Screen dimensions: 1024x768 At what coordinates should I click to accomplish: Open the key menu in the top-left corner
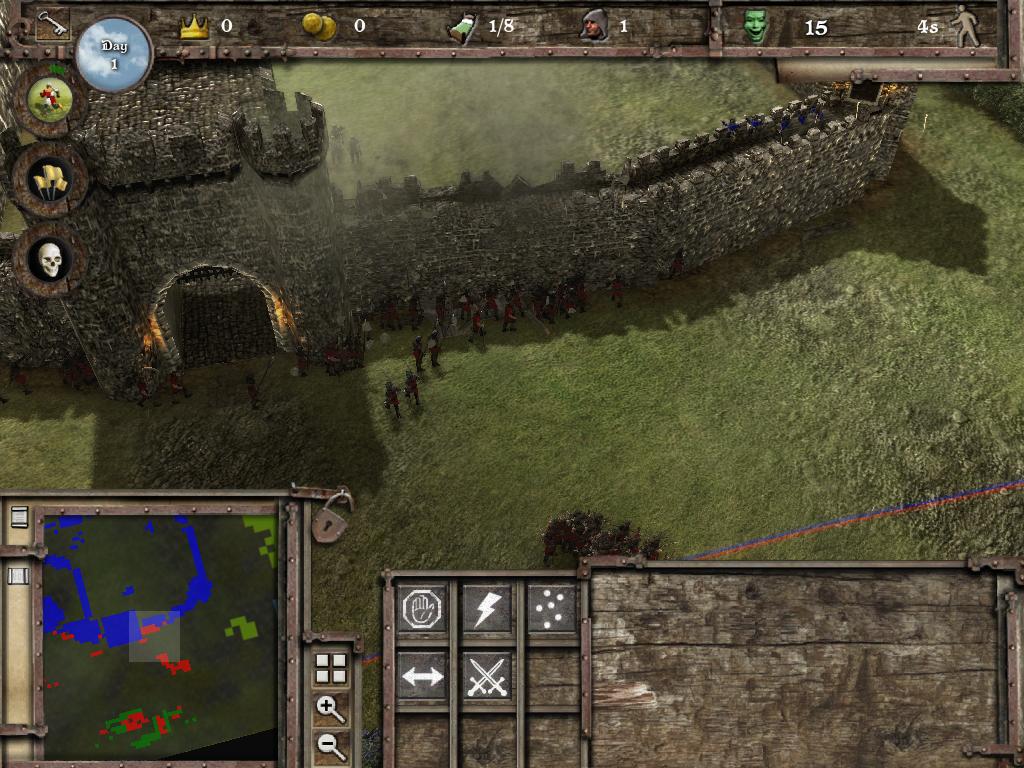tap(52, 25)
